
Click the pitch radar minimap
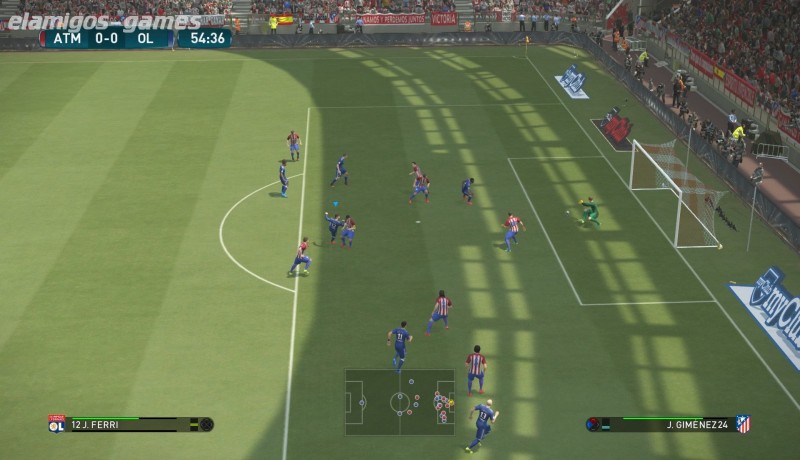click(x=399, y=402)
